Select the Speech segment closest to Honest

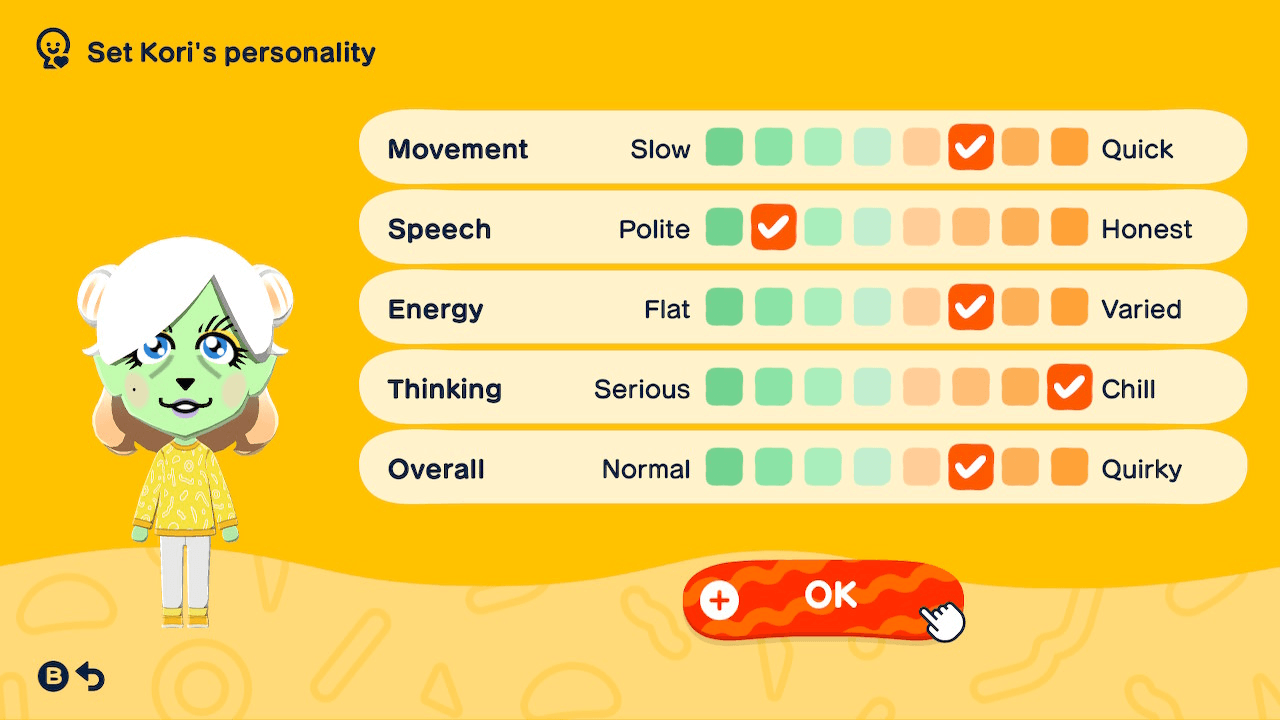click(1069, 227)
